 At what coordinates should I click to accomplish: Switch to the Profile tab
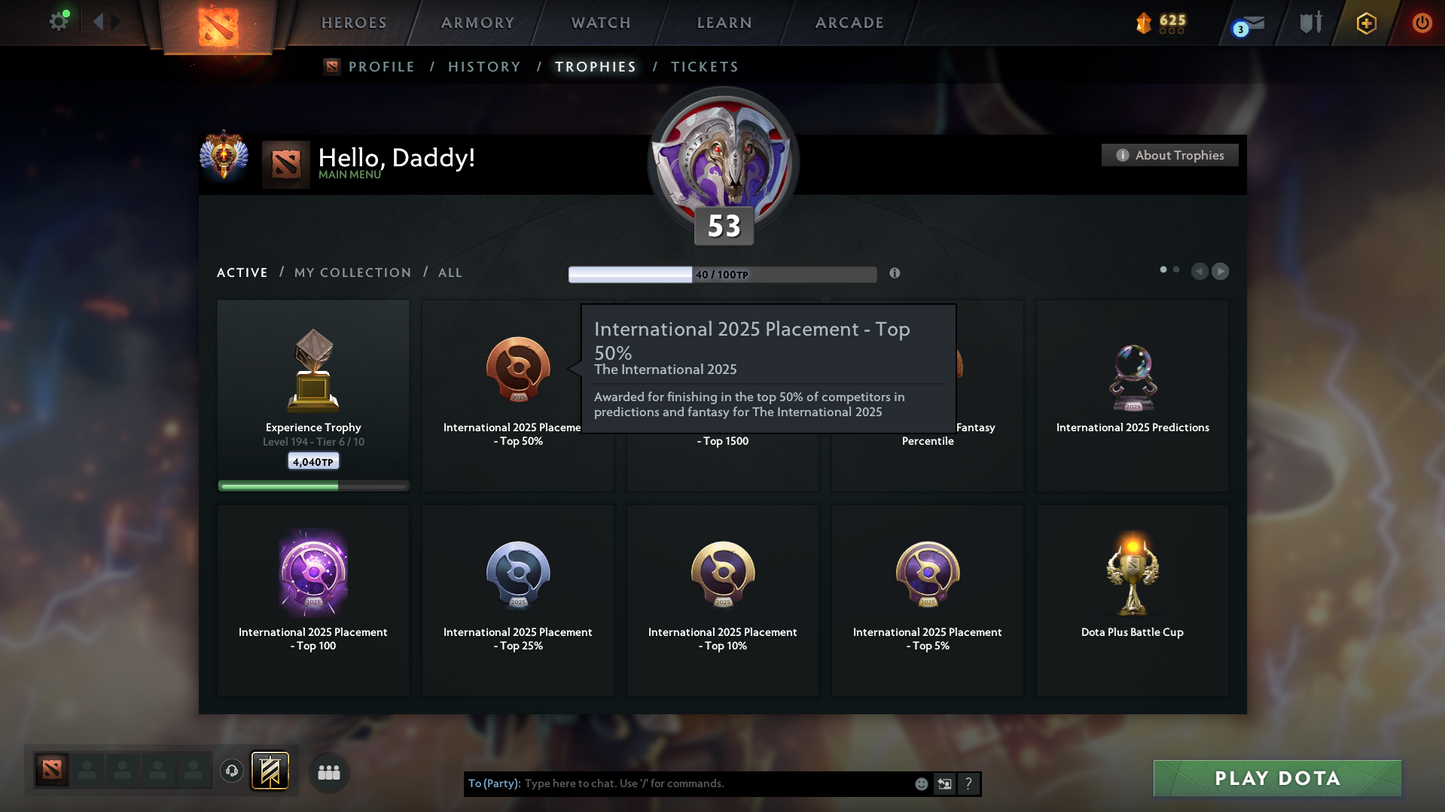coord(381,67)
